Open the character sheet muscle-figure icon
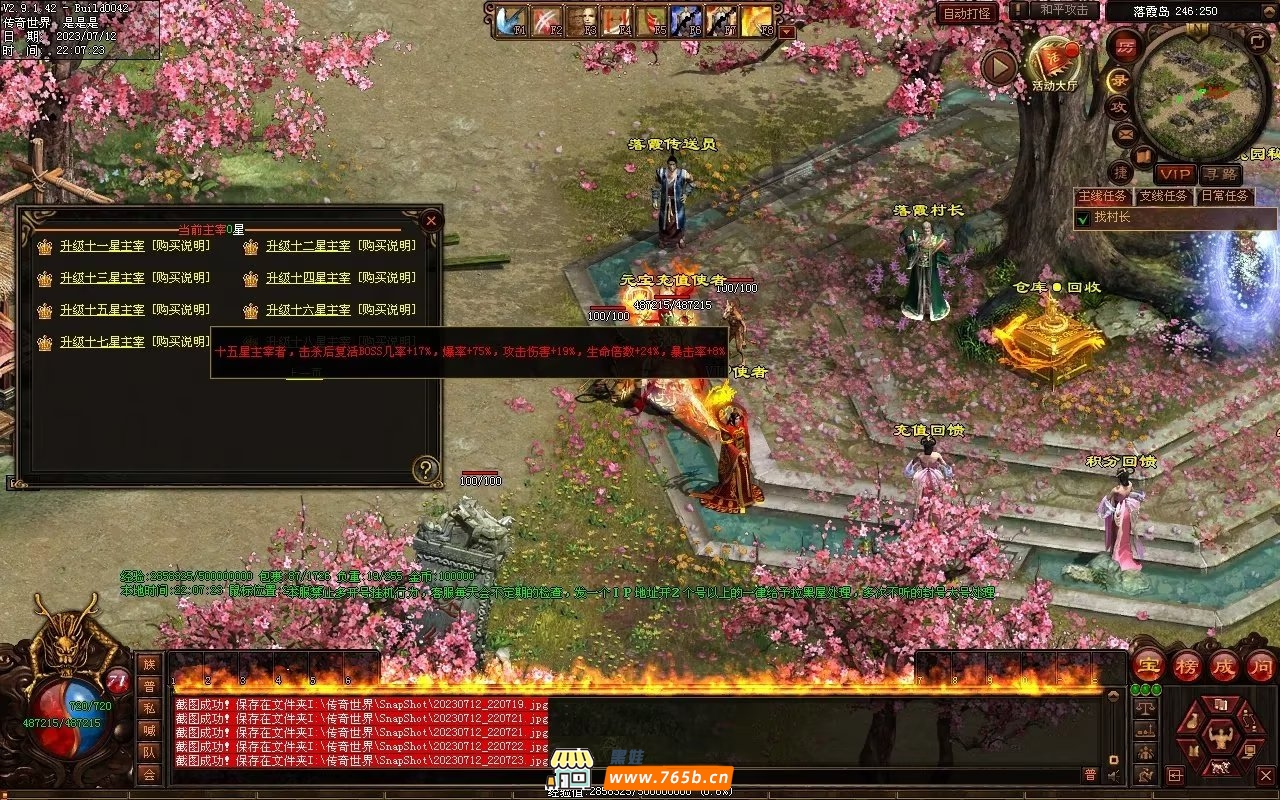The height and width of the screenshot is (800, 1280). point(1220,739)
